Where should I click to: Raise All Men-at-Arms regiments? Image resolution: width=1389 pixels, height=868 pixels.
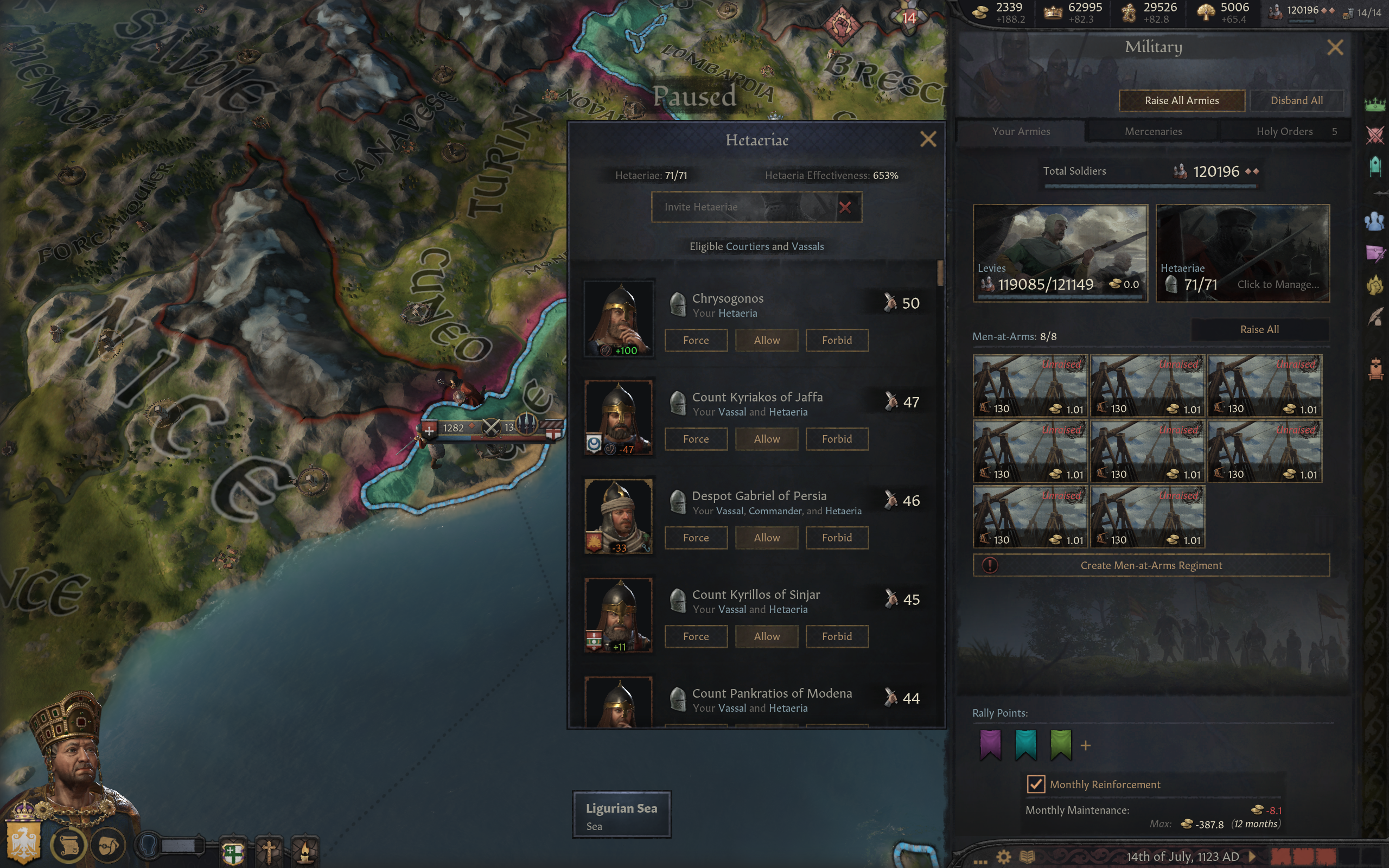pyautogui.click(x=1259, y=329)
